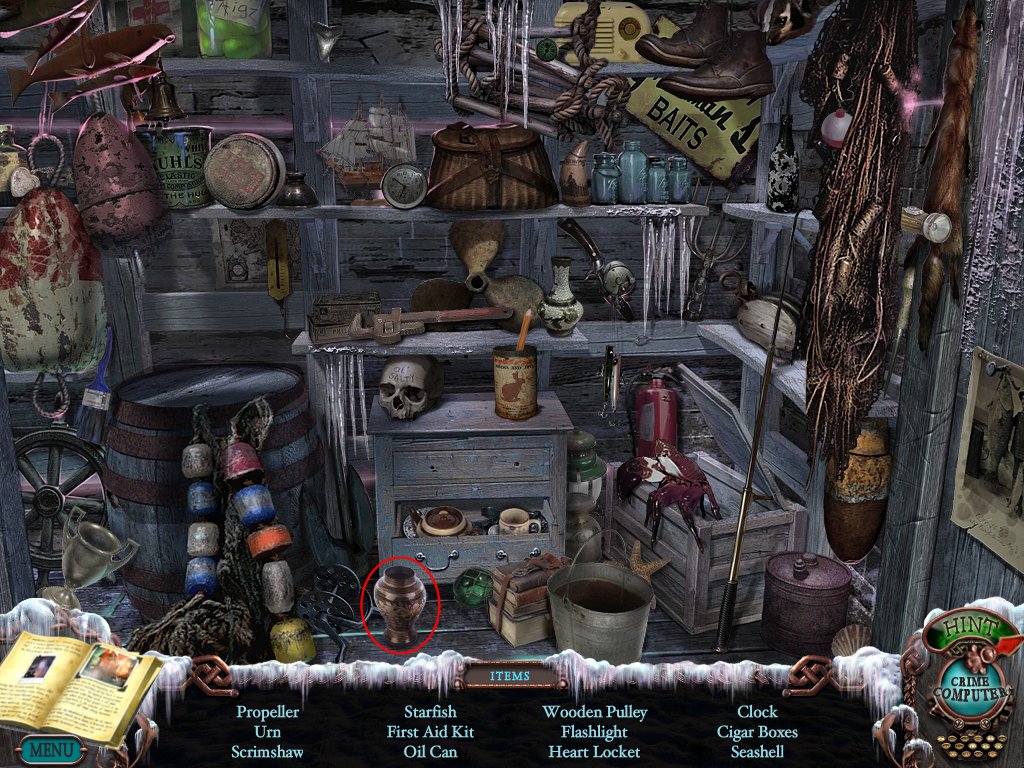Open the MENU button
Image resolution: width=1024 pixels, height=768 pixels.
[48, 748]
